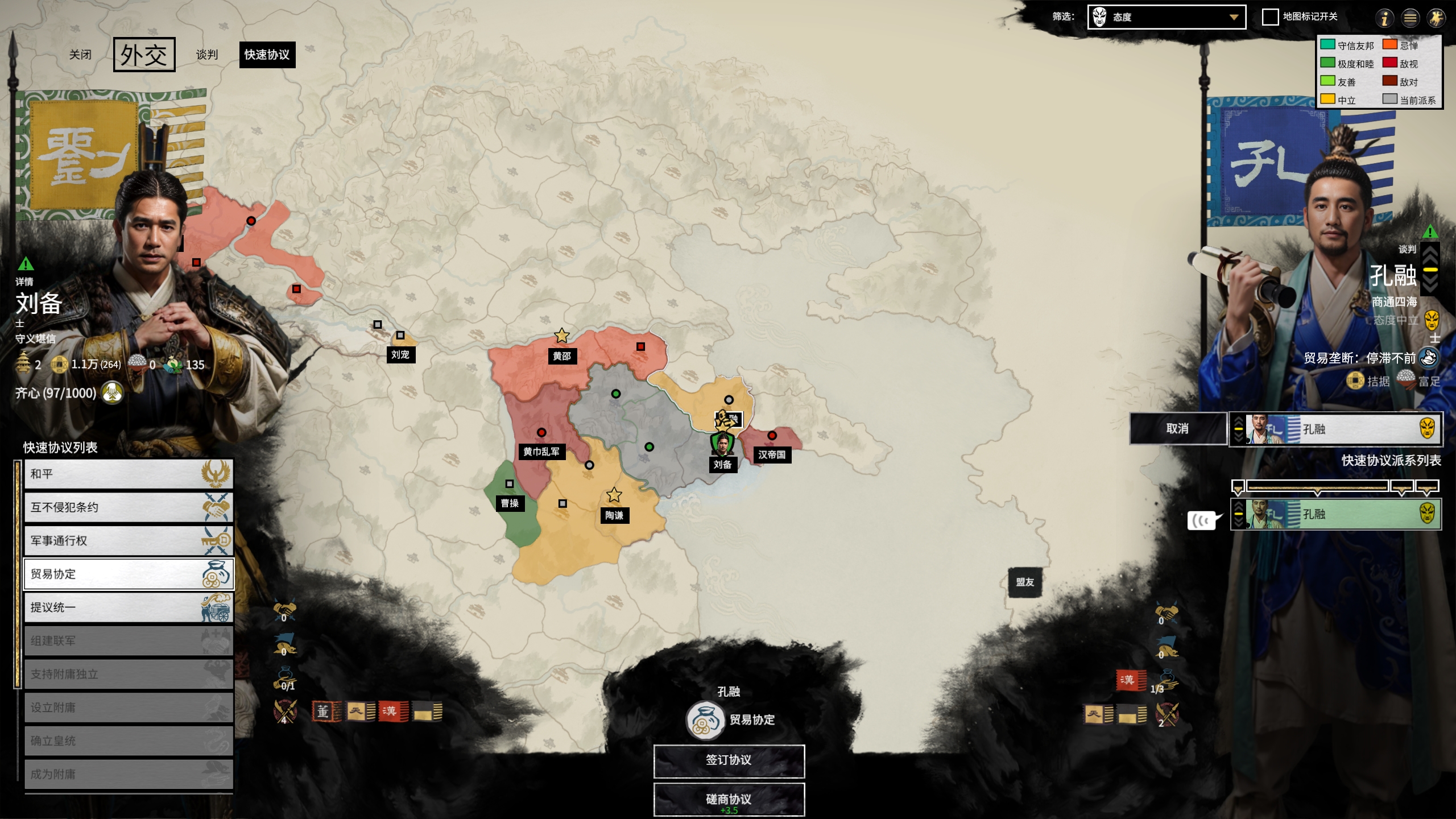This screenshot has width=1456, height=819.
Task: Close the diplomacy screen via 关闭
Action: [80, 55]
